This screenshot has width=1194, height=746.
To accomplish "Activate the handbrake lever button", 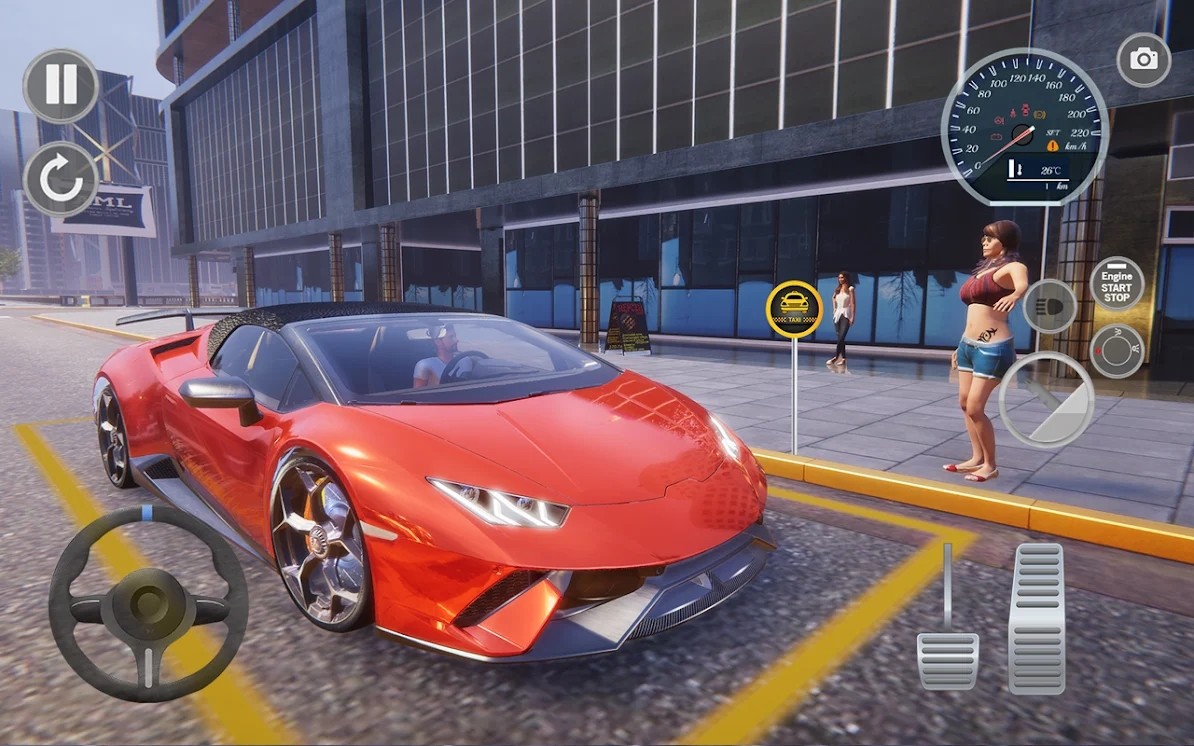I will click(x=1046, y=399).
